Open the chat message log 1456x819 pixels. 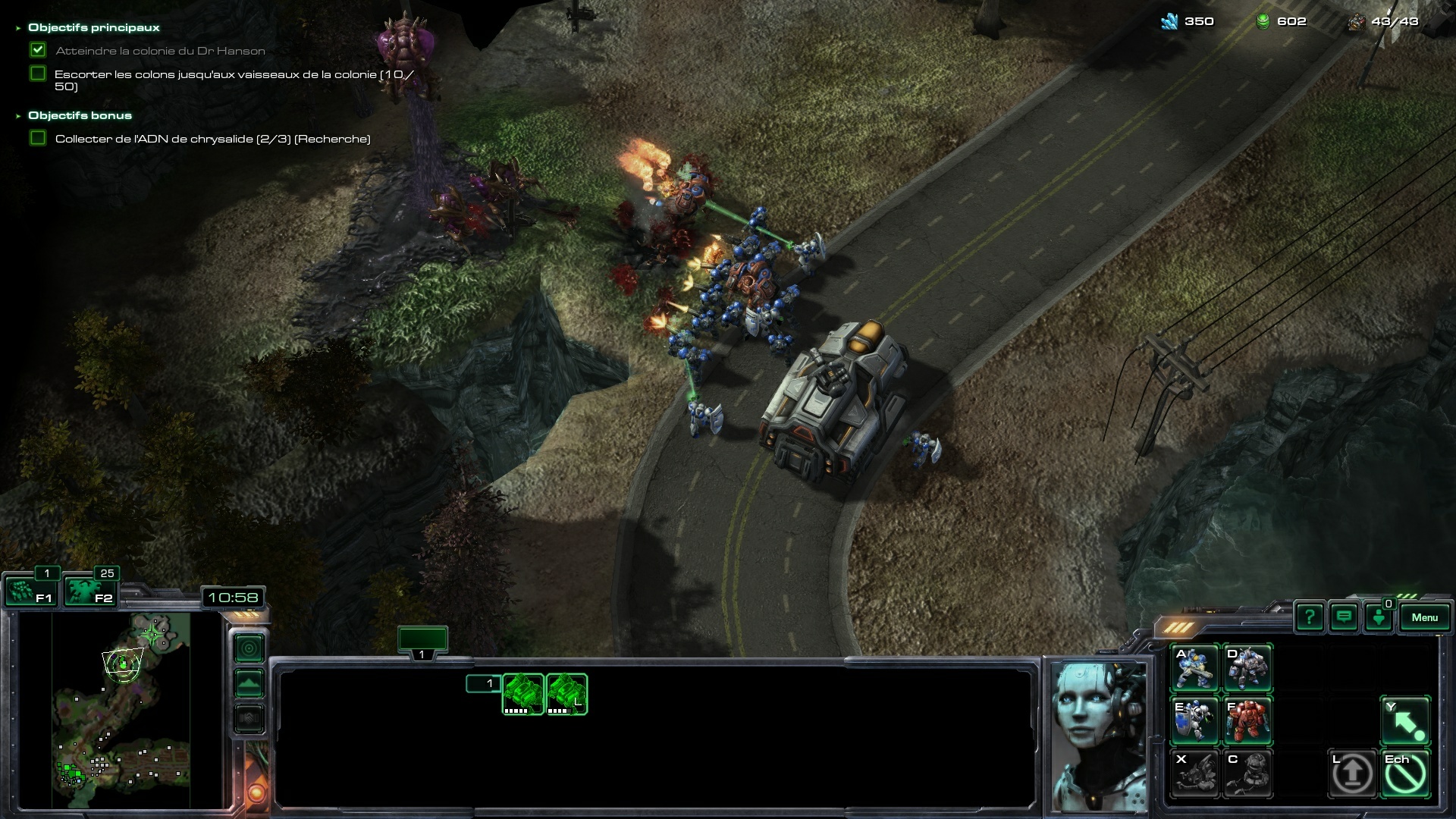(1344, 617)
